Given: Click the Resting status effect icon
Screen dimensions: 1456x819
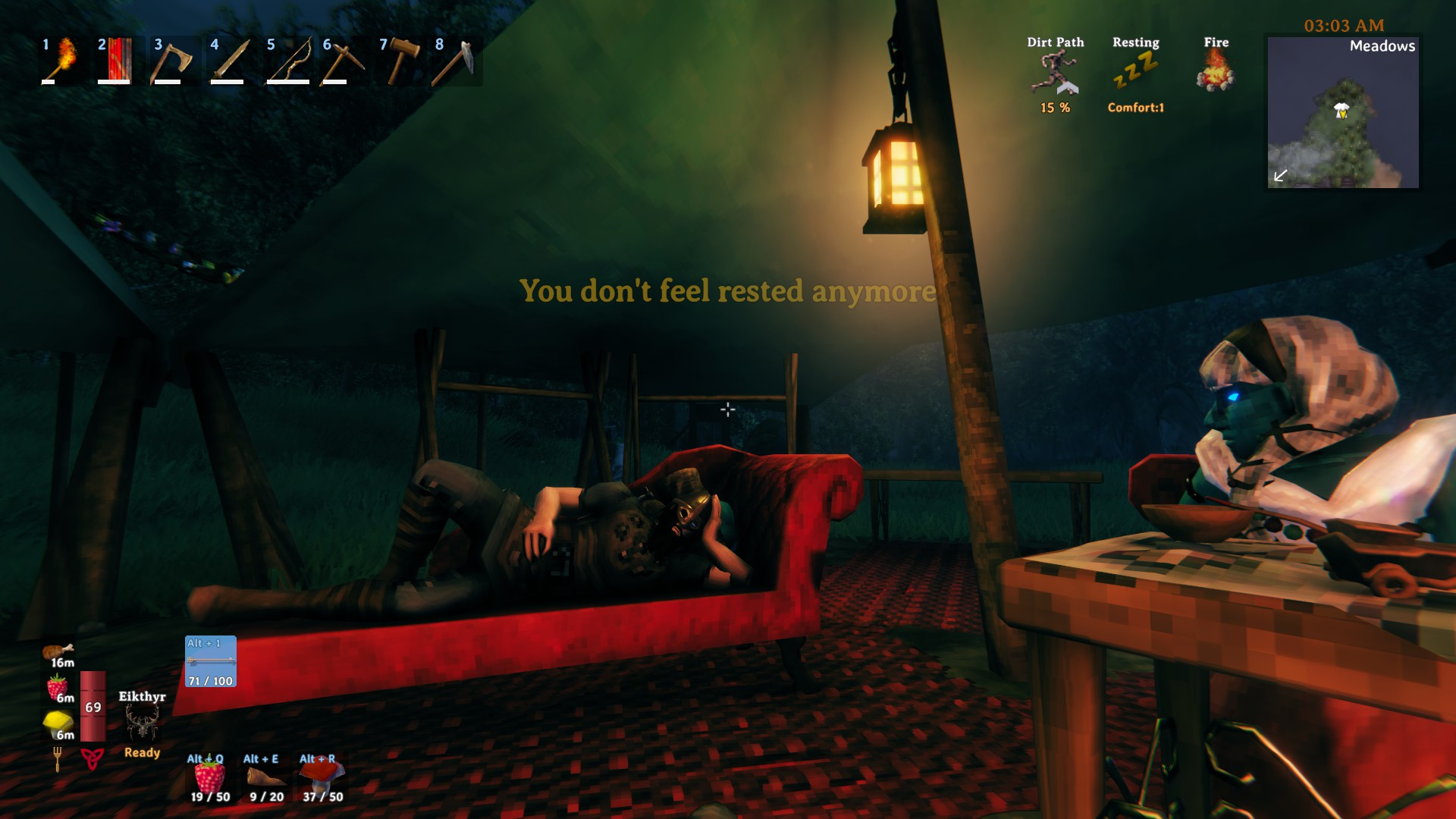Looking at the screenshot, I should click(1135, 73).
